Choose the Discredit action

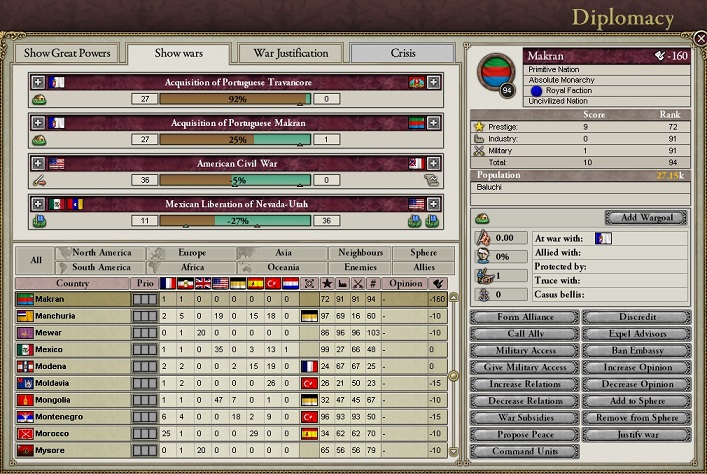[x=636, y=317]
